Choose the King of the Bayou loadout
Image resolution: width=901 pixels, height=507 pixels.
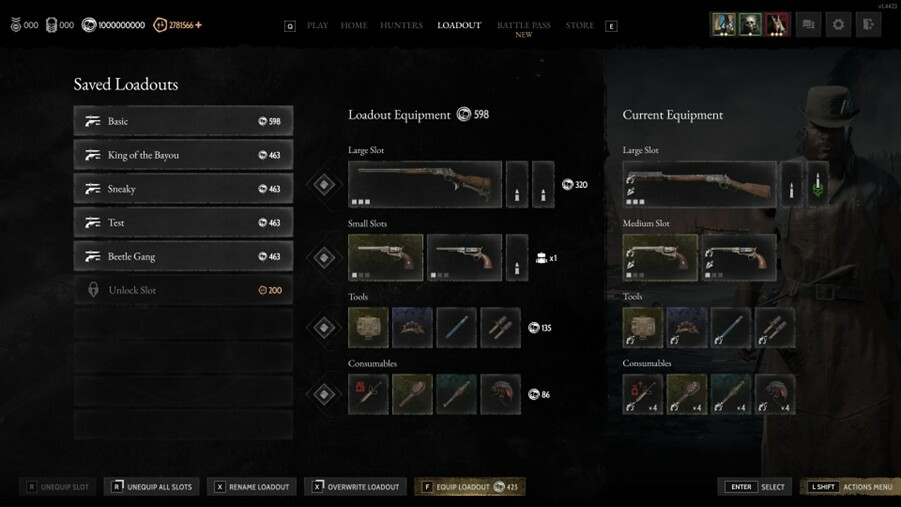pyautogui.click(x=183, y=155)
